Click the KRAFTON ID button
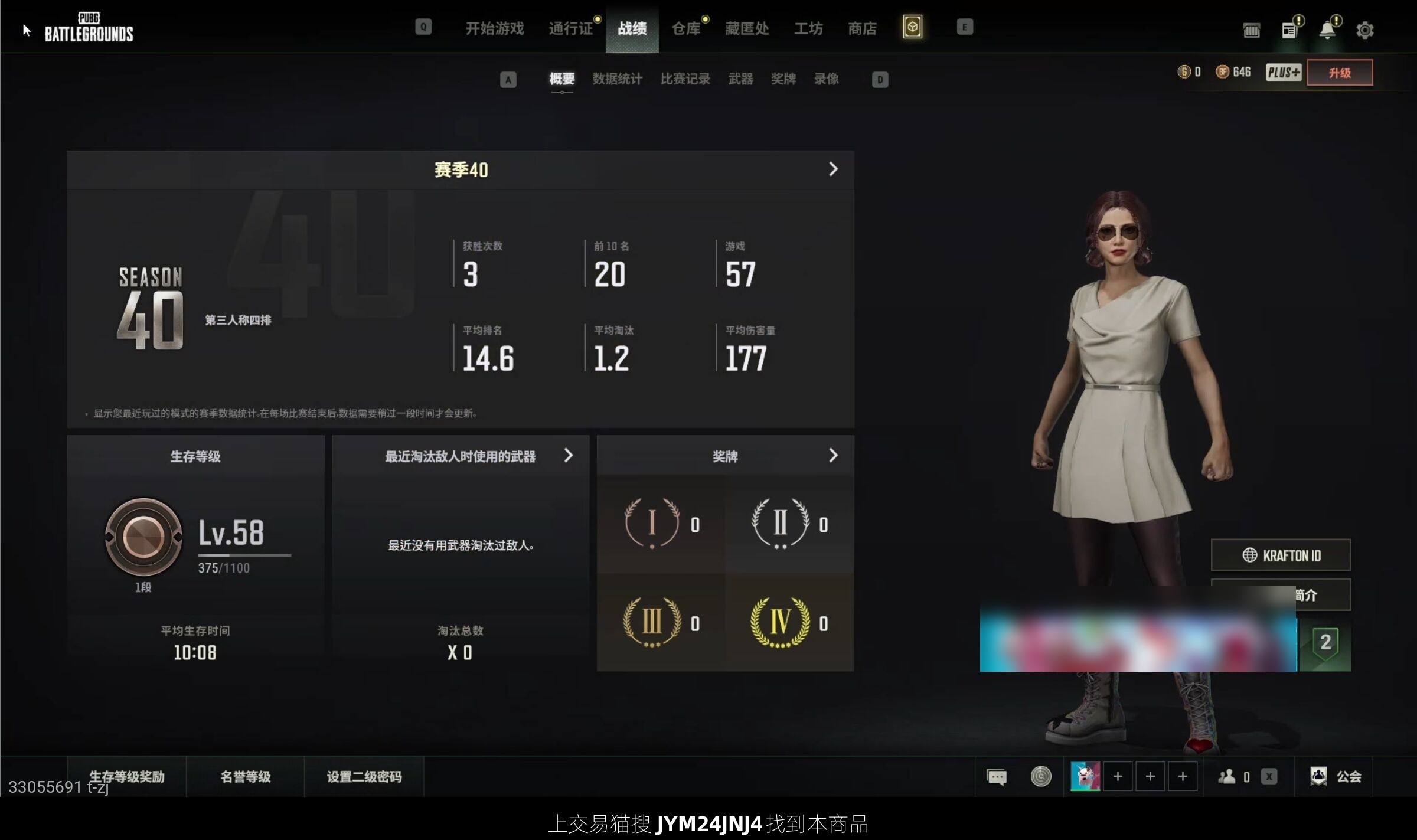Viewport: 1417px width, 840px height. pyautogui.click(x=1281, y=555)
